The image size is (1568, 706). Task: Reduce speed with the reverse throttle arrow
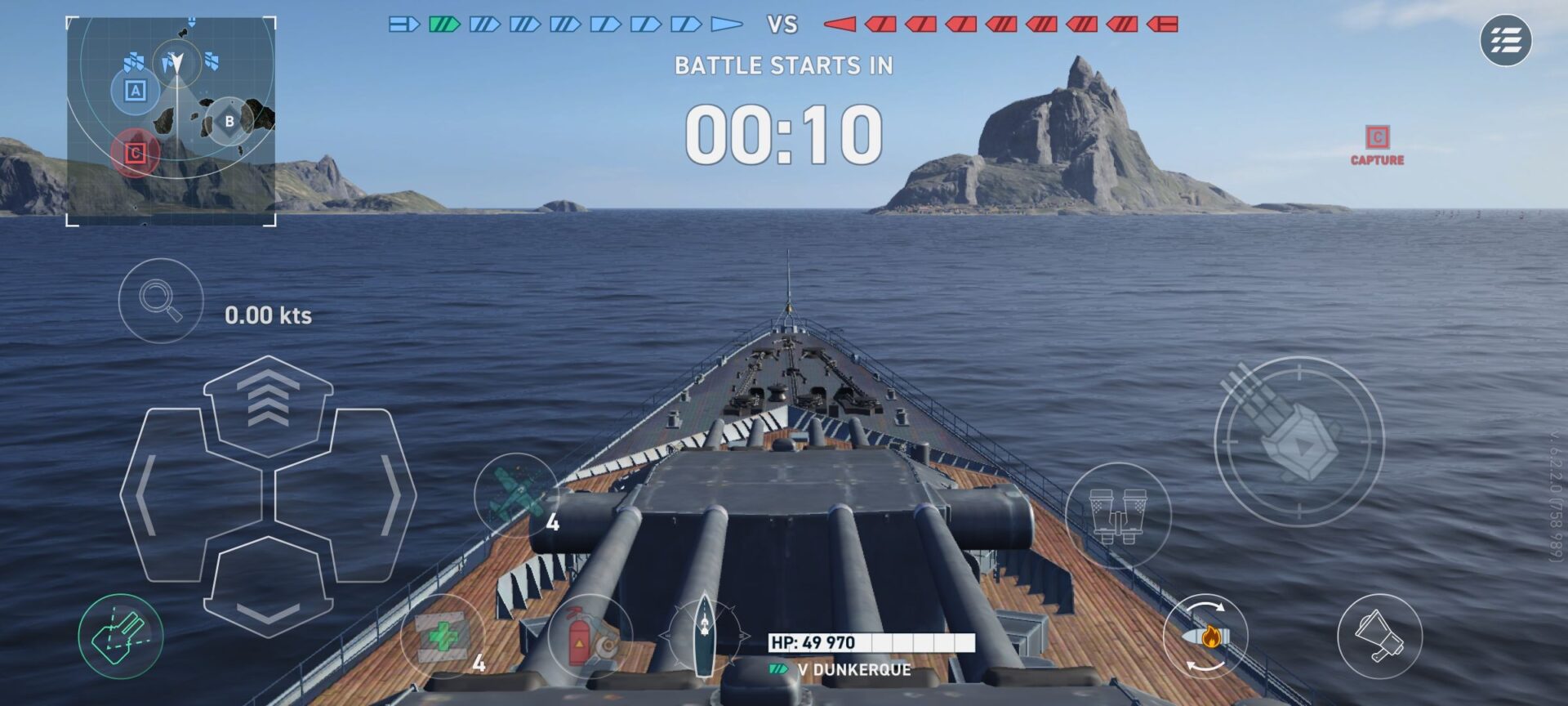268,590
